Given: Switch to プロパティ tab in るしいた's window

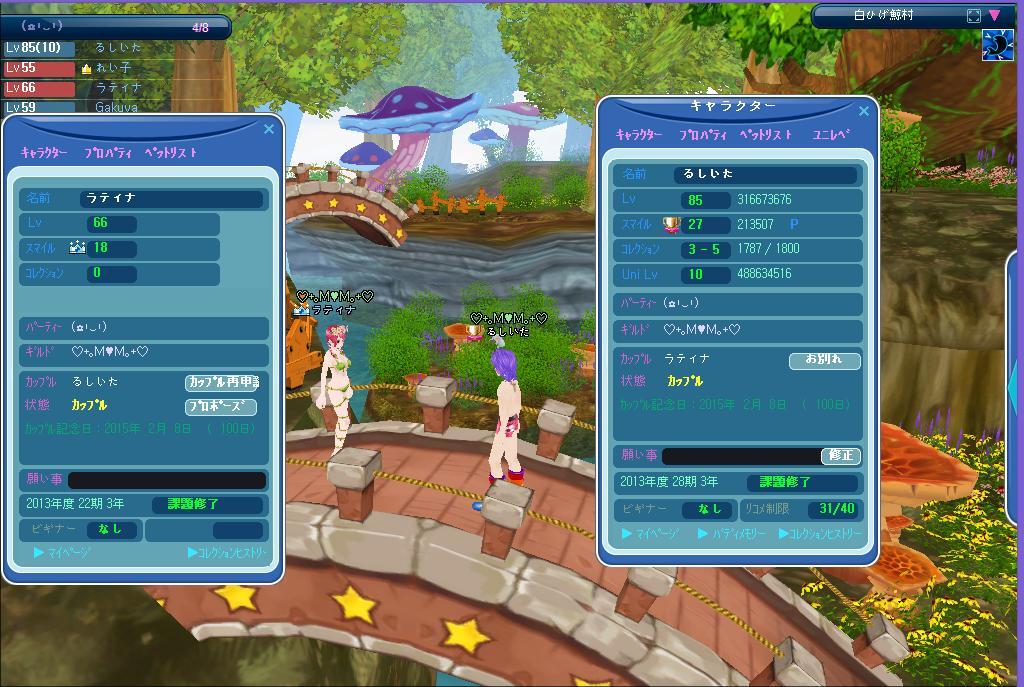Looking at the screenshot, I should tap(701, 134).
